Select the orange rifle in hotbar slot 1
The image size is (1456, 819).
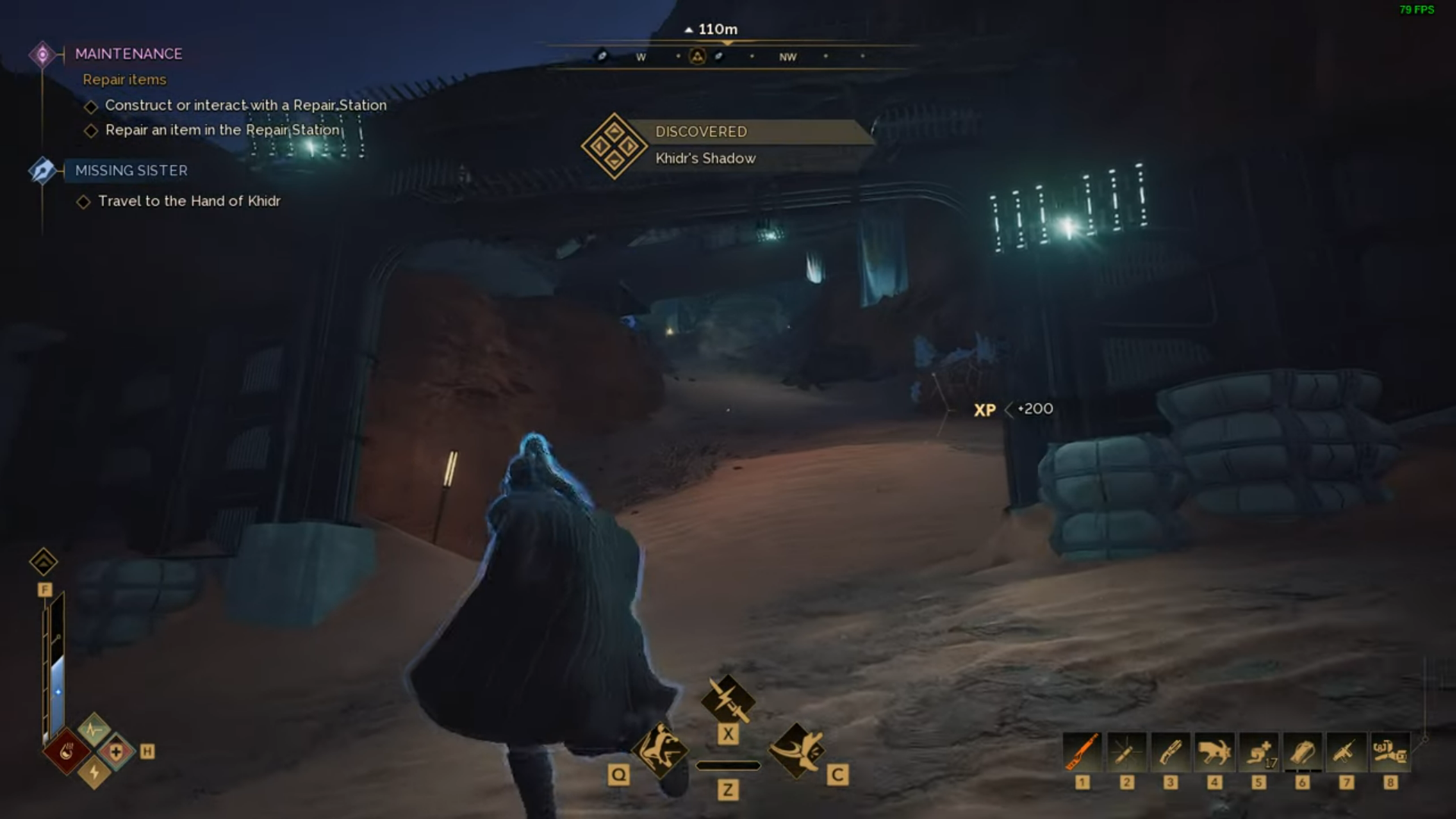tap(1083, 753)
